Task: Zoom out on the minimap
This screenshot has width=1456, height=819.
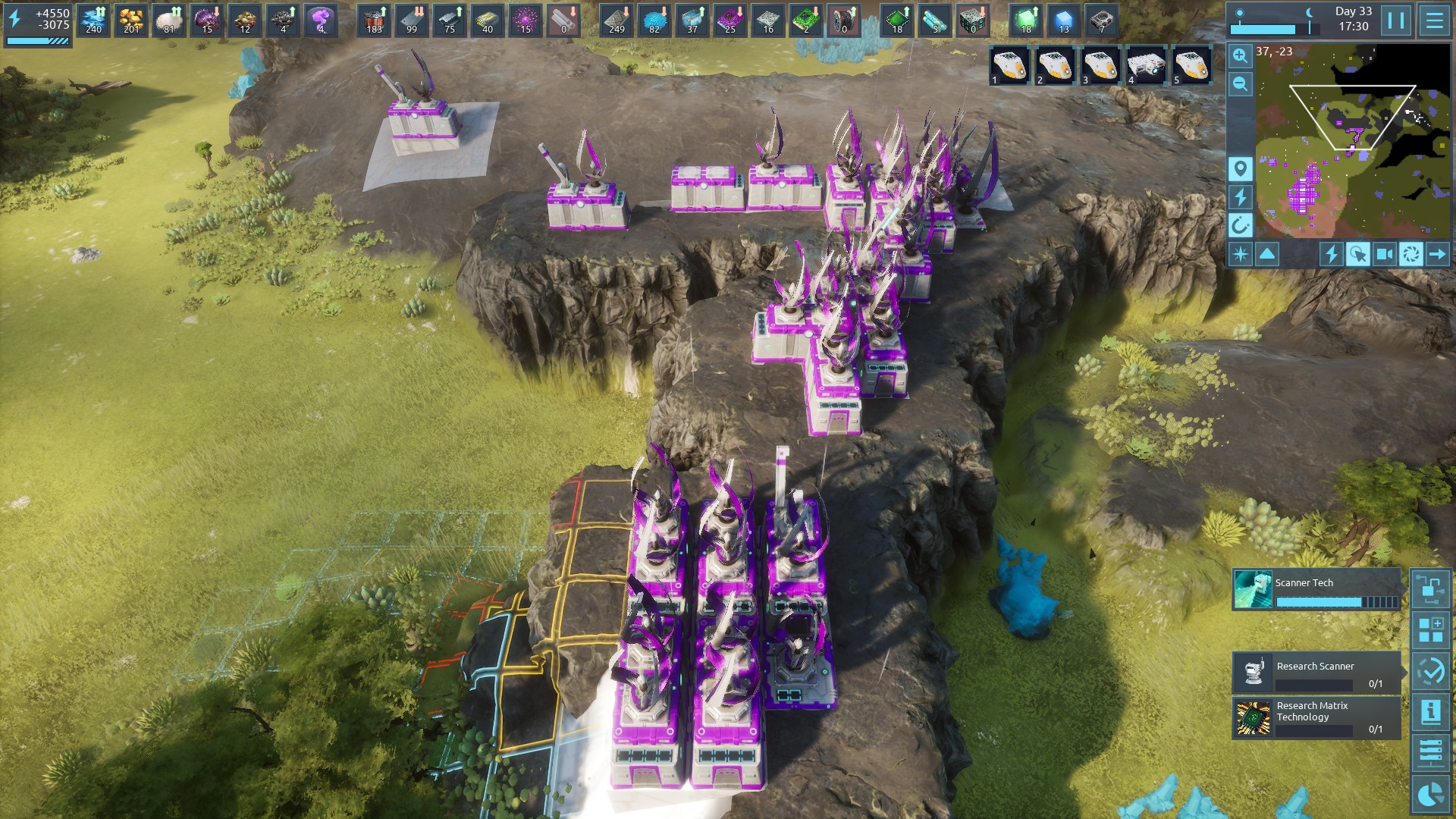Action: [x=1240, y=83]
